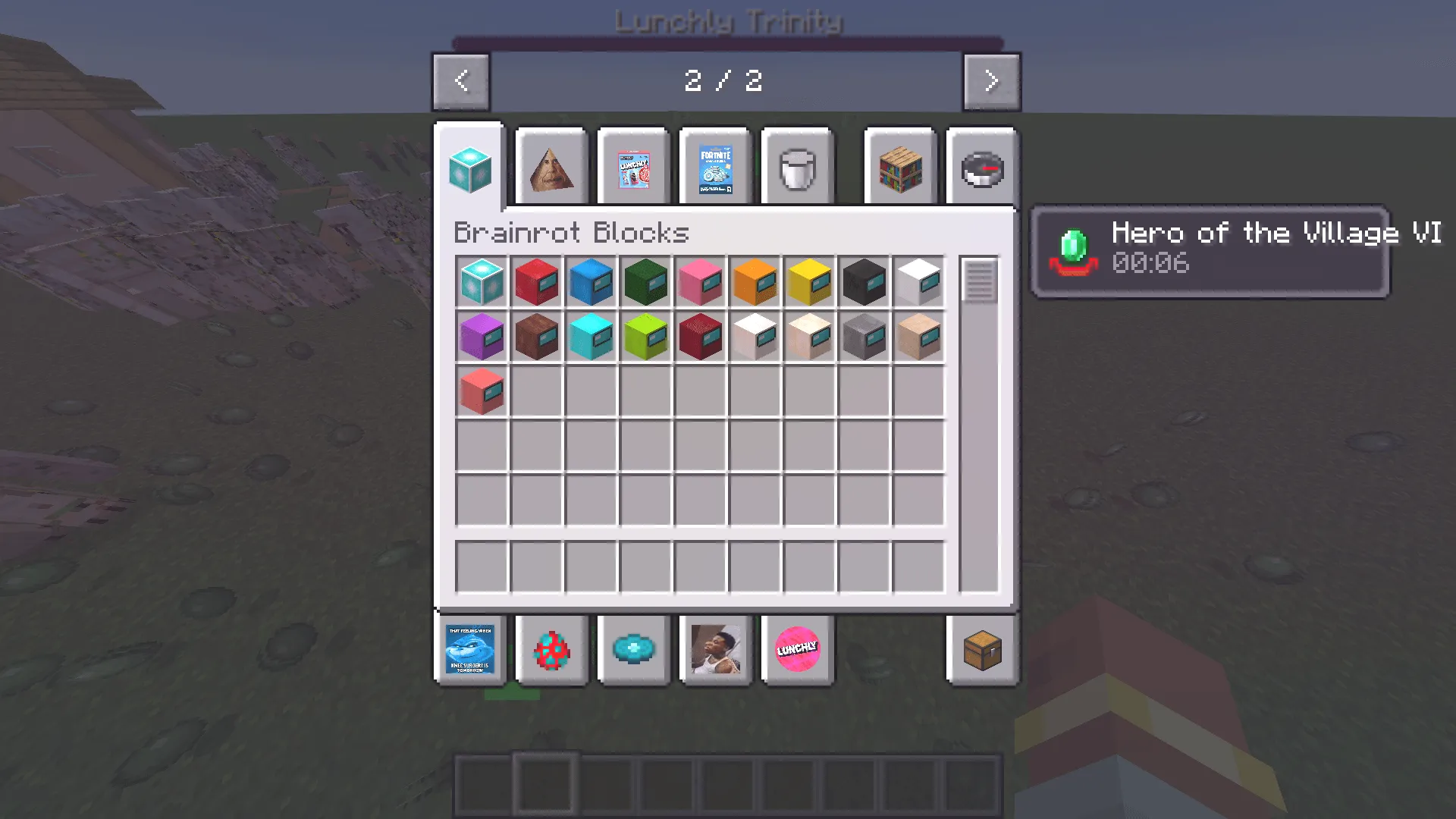Pick the yellow block from the first row

point(809,282)
